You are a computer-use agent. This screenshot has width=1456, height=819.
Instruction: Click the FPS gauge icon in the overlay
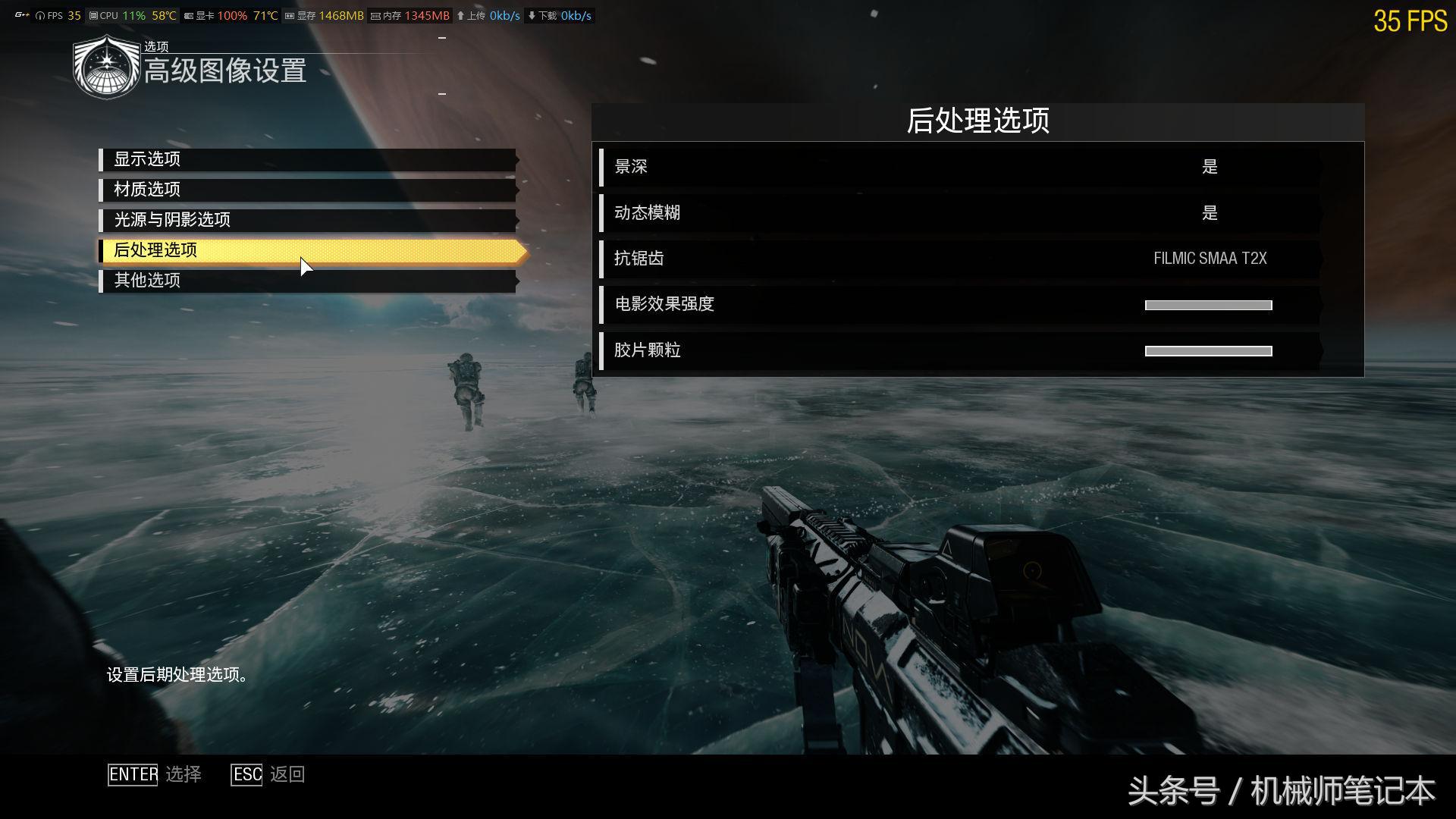[39, 14]
